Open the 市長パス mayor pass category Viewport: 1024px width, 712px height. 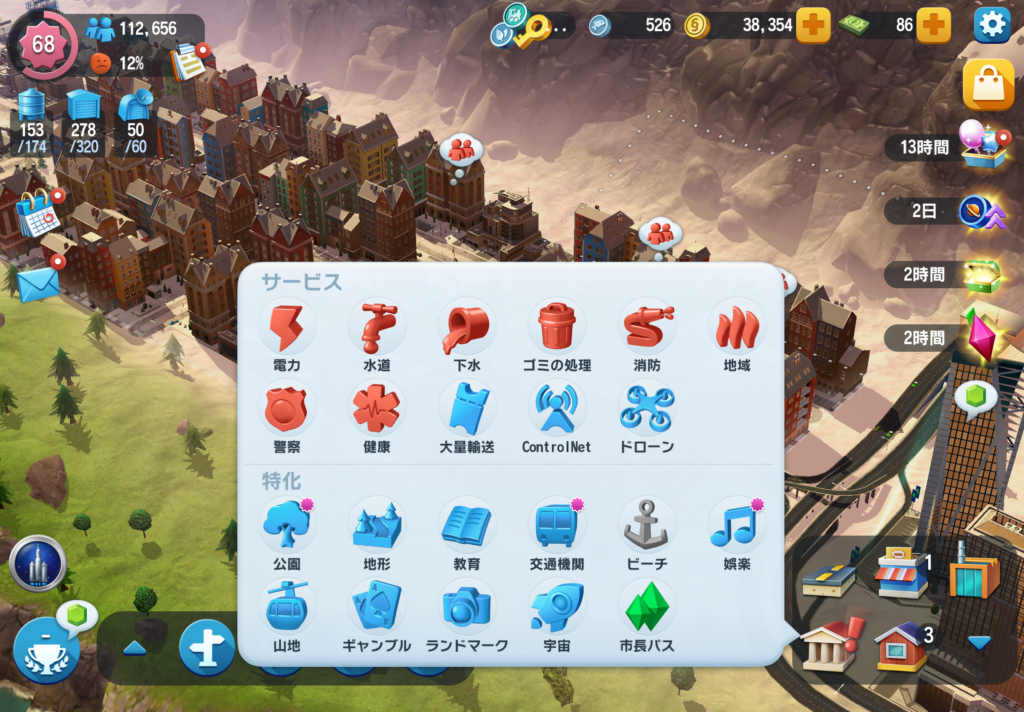tap(647, 607)
